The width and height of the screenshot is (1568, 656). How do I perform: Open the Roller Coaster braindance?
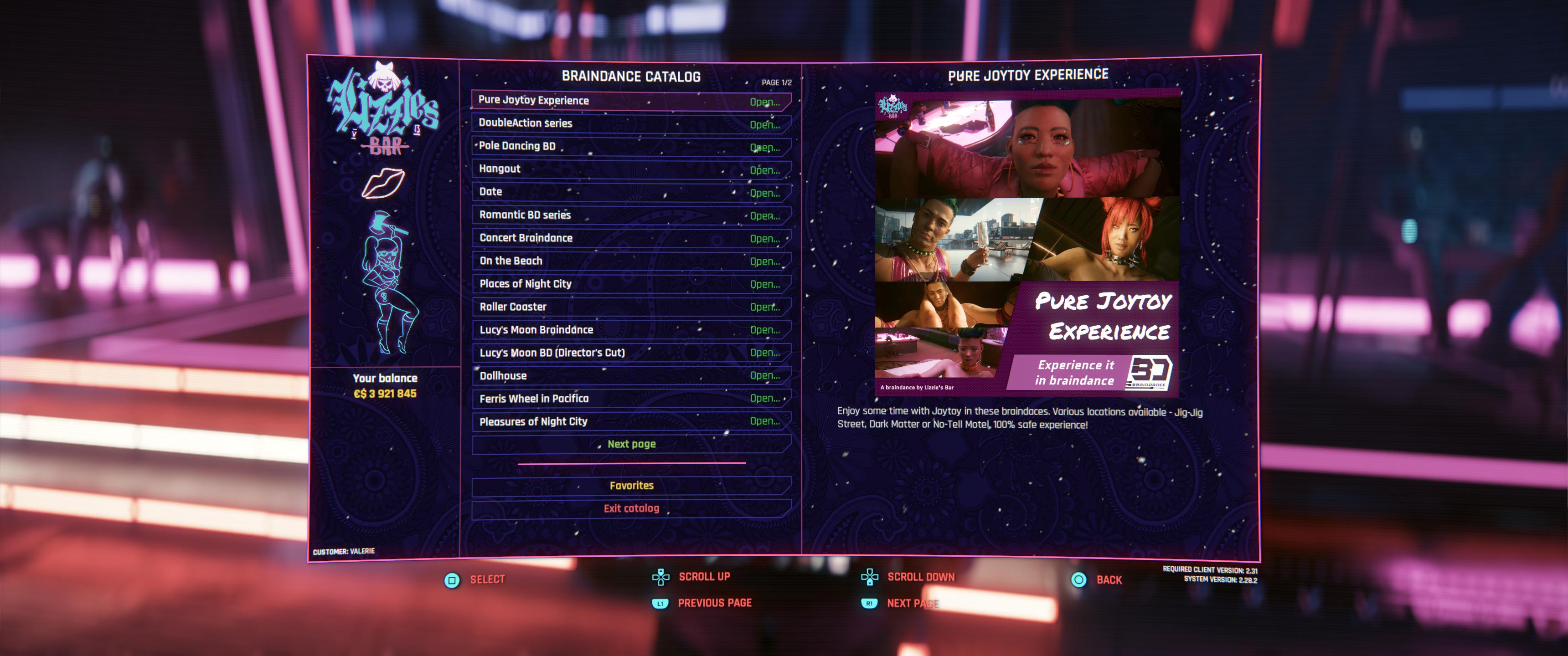(630, 307)
